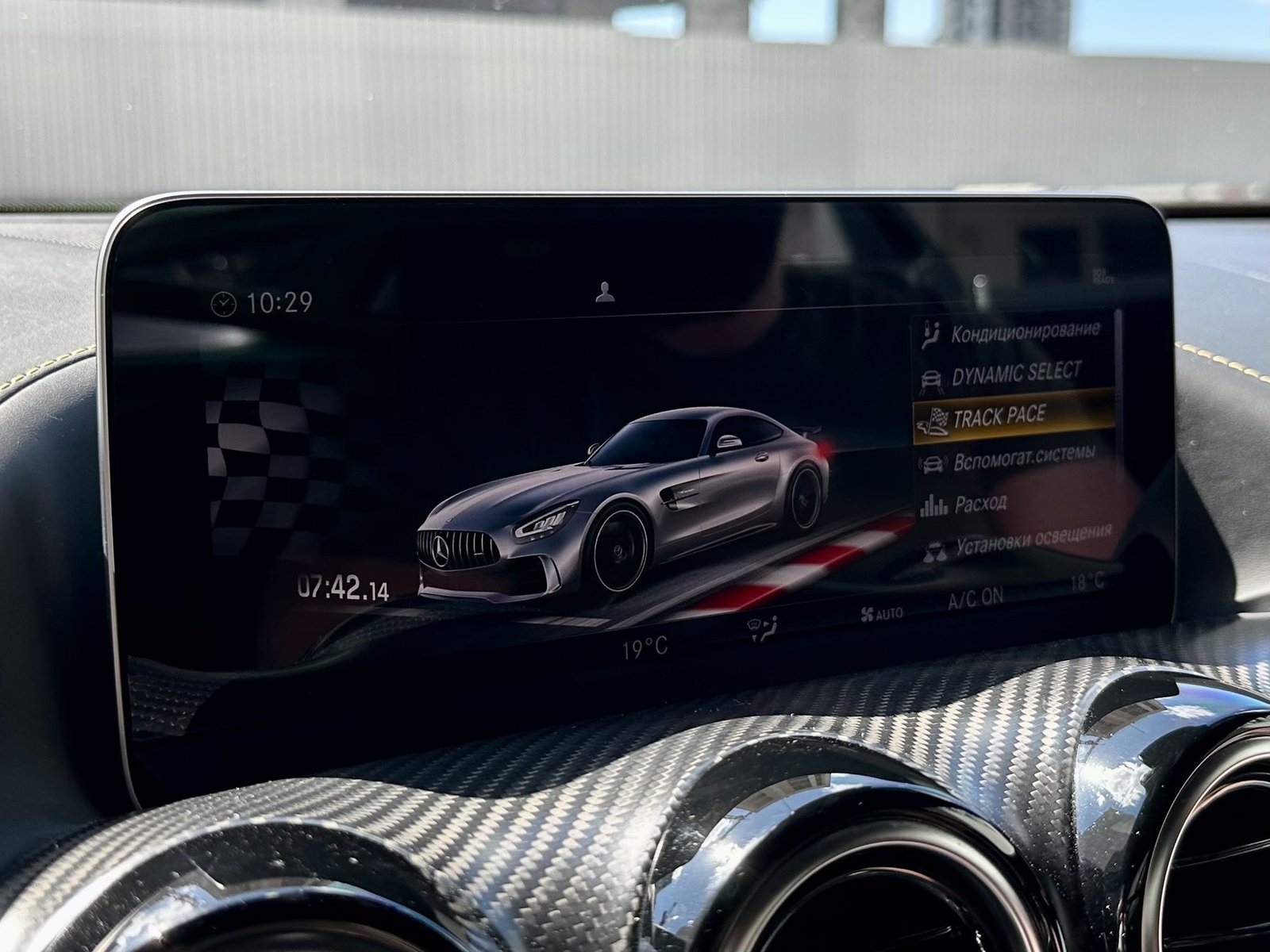
Task: Tap the fan AUTO mode indicator
Action: coord(882,612)
